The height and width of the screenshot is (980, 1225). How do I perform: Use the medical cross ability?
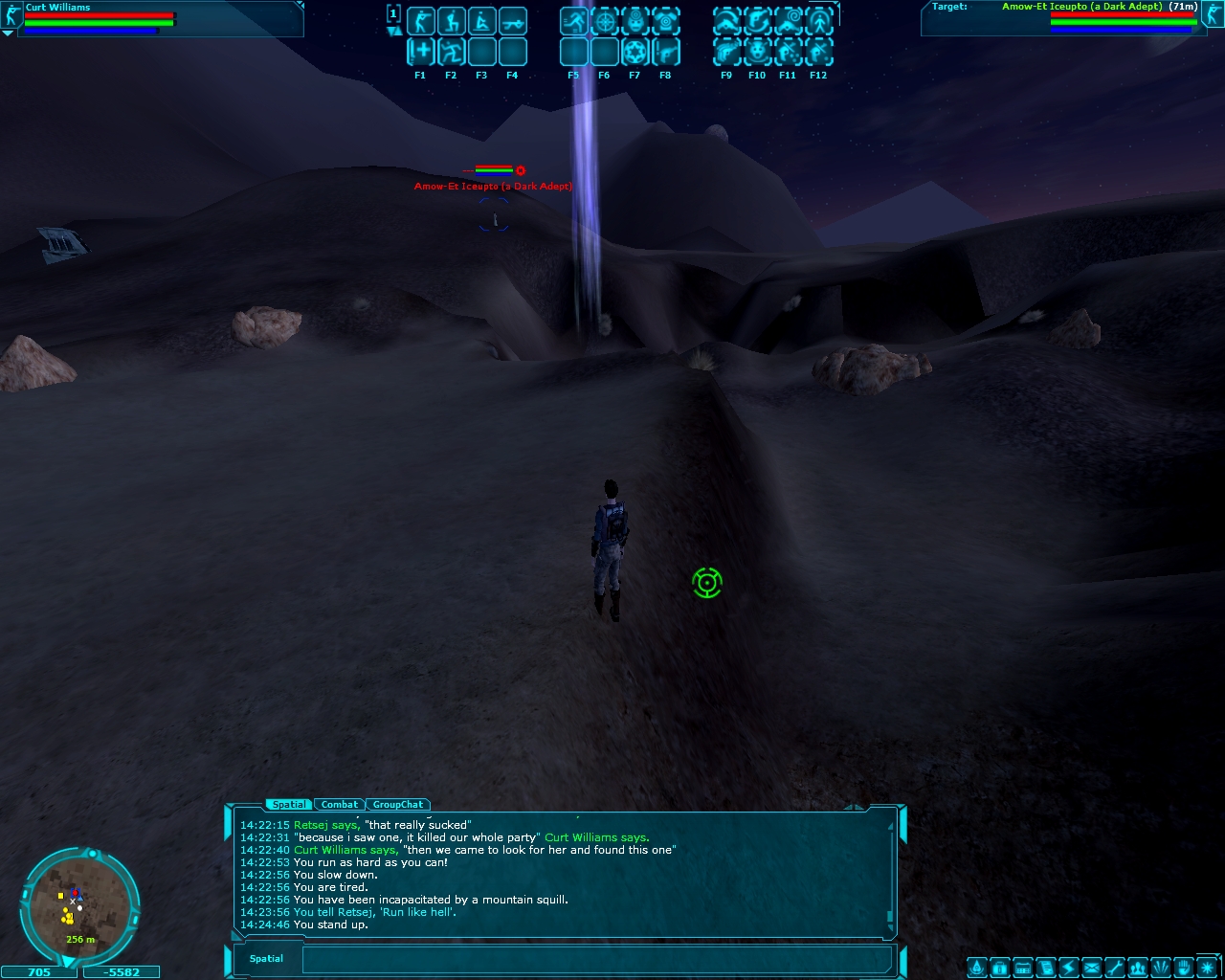pos(420,51)
